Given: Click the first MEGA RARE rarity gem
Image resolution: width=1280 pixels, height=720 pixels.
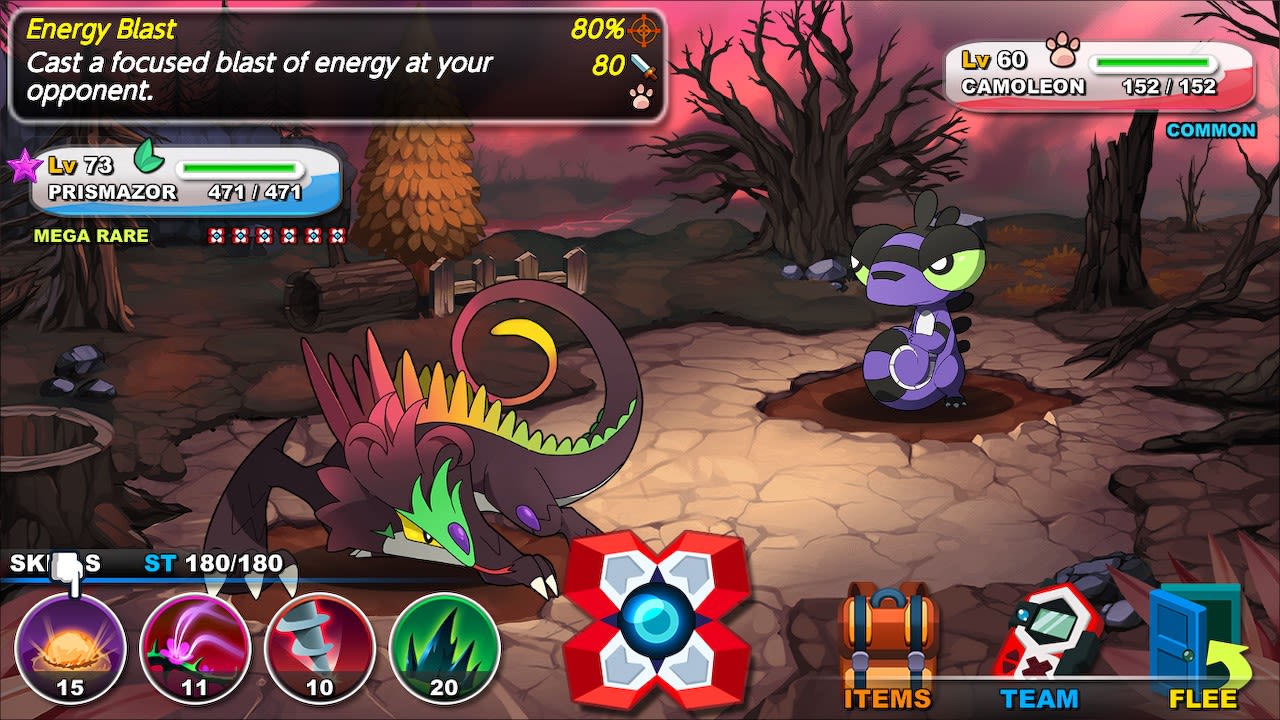Looking at the screenshot, I should click(x=214, y=235).
